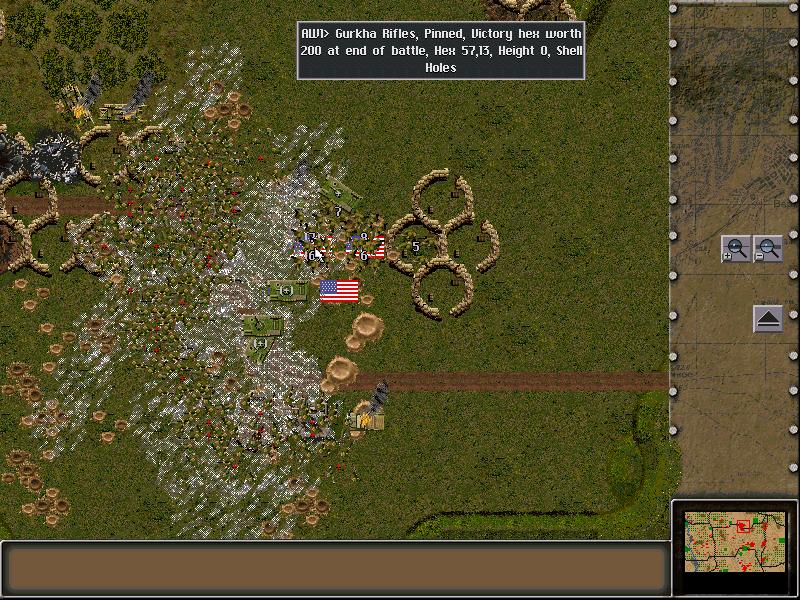Click the upward triangle eject-style button
This screenshot has height=600, width=800.
point(768,320)
